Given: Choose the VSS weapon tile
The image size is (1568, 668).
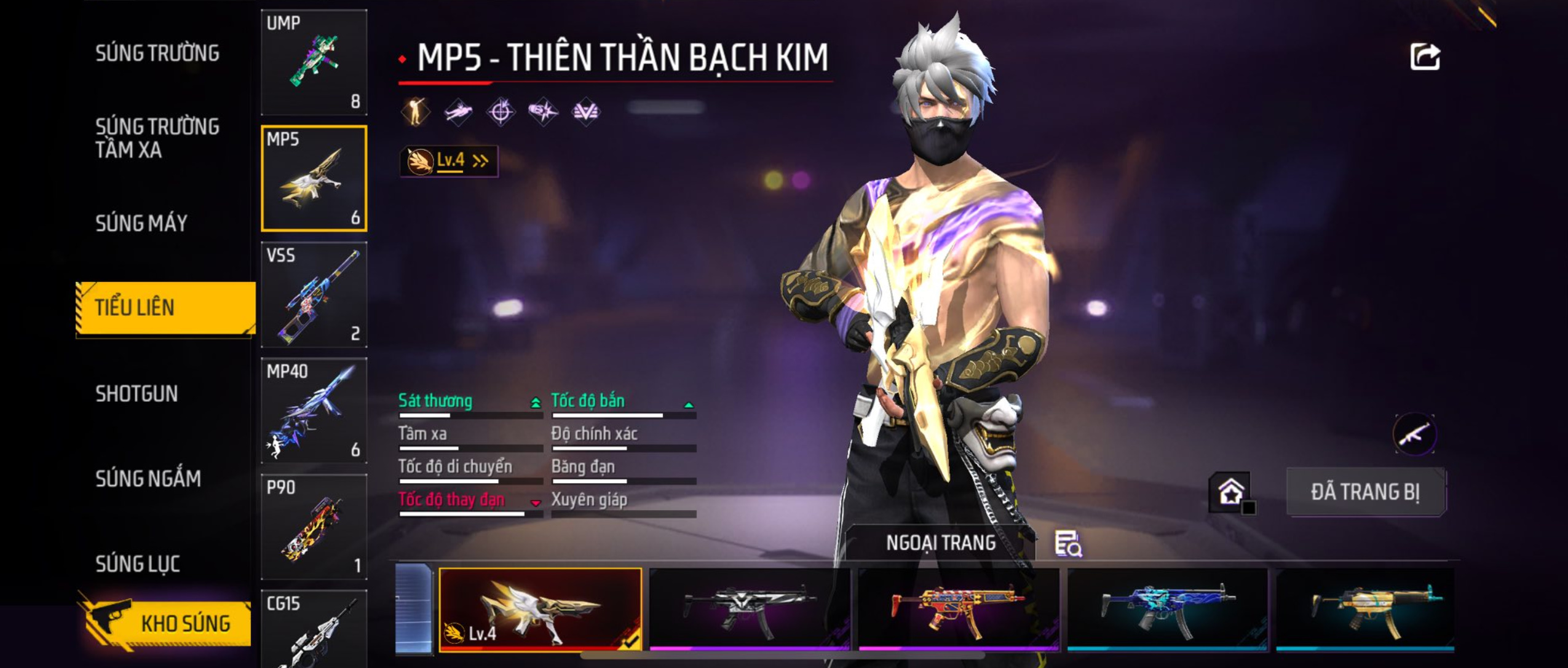Looking at the screenshot, I should click(x=314, y=294).
